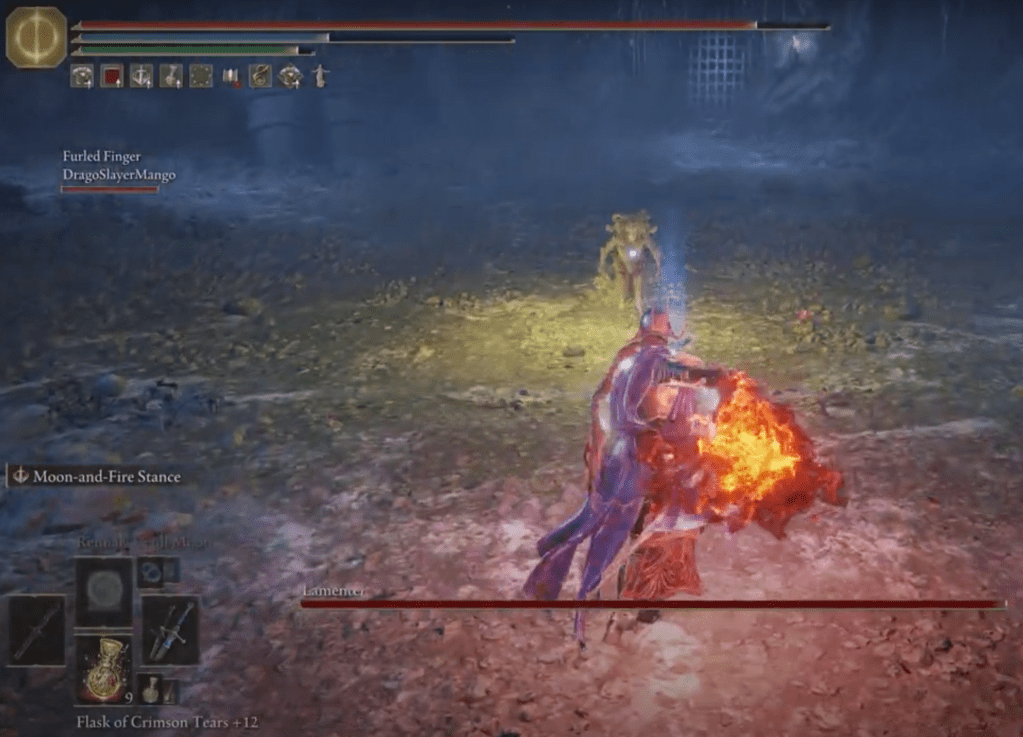
Task: Click the small standing figure status icon
Action: 320,76
